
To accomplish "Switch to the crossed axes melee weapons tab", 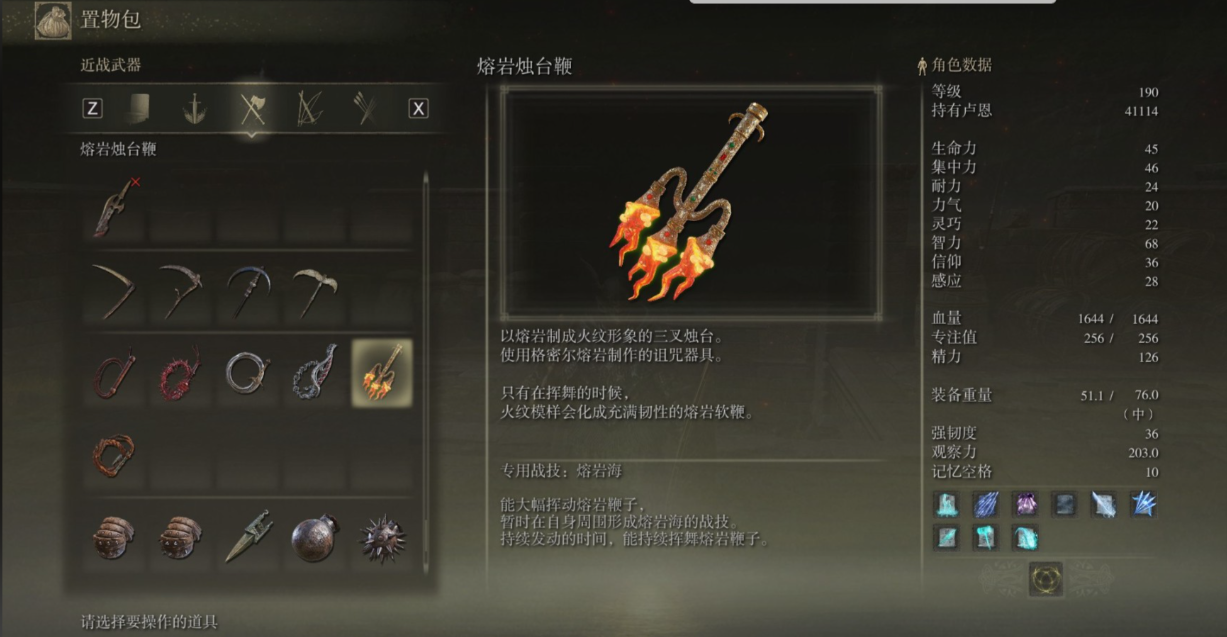I will (251, 108).
